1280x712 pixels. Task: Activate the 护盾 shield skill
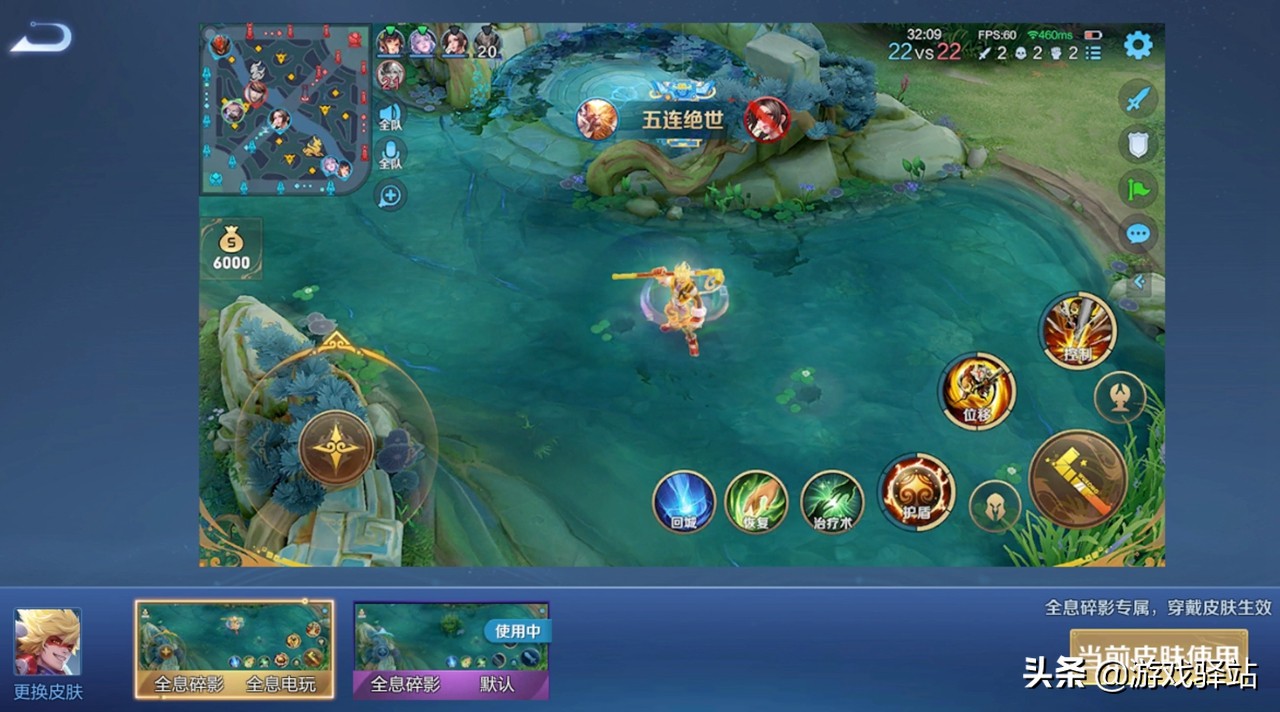916,491
